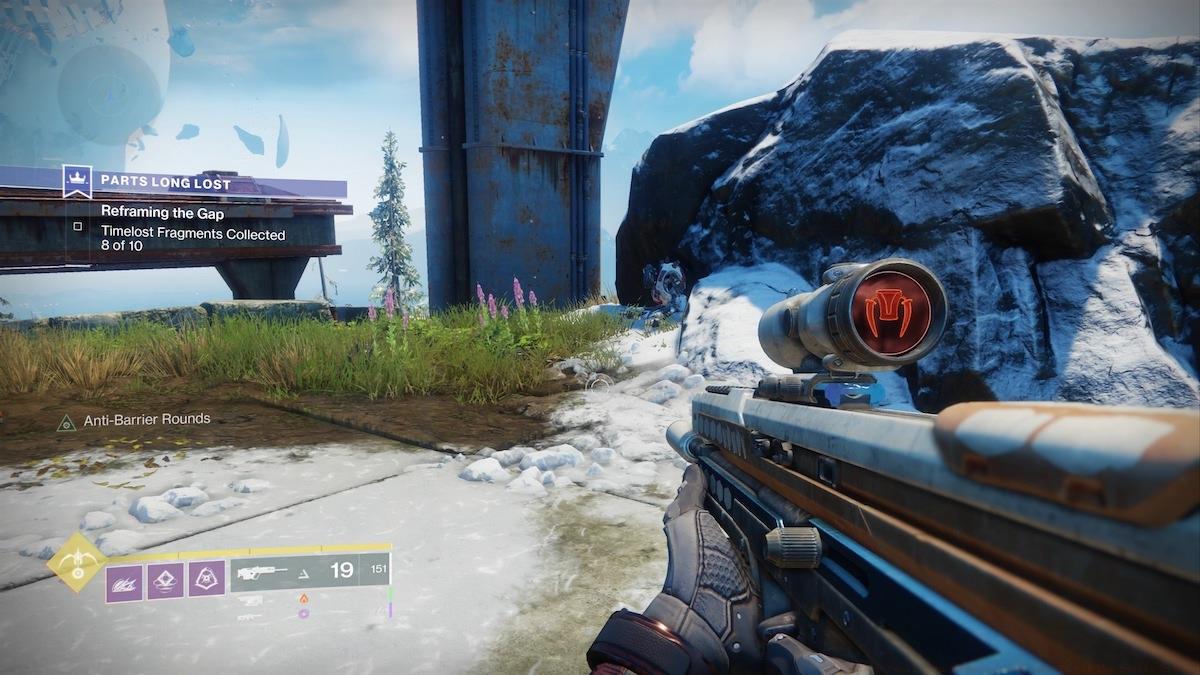Click the Anti-Barrier Rounds triangle icon

(66, 423)
